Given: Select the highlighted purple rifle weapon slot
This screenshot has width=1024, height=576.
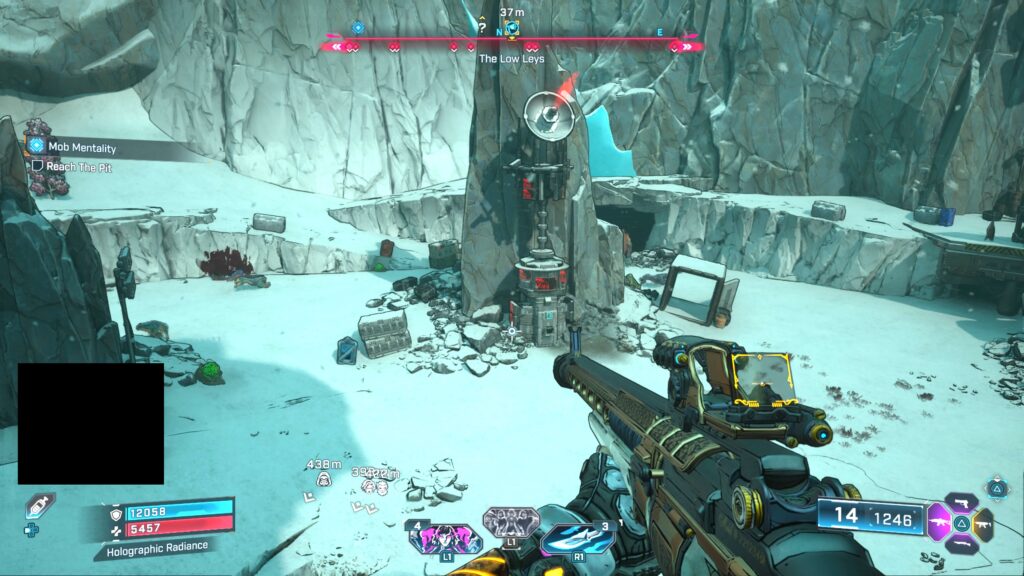Looking at the screenshot, I should click(x=939, y=522).
